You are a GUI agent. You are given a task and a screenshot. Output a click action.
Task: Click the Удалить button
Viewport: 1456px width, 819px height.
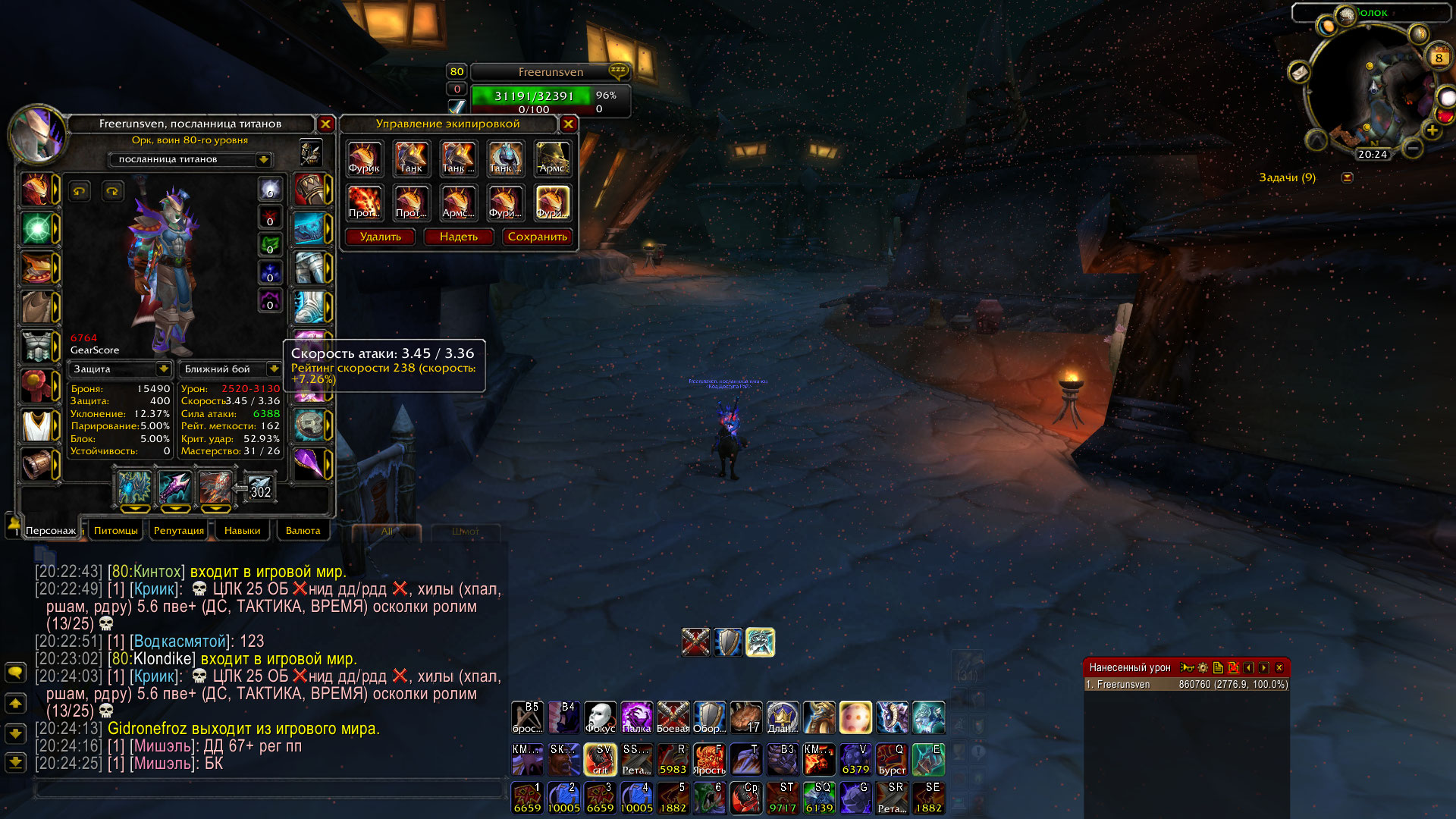pyautogui.click(x=380, y=237)
